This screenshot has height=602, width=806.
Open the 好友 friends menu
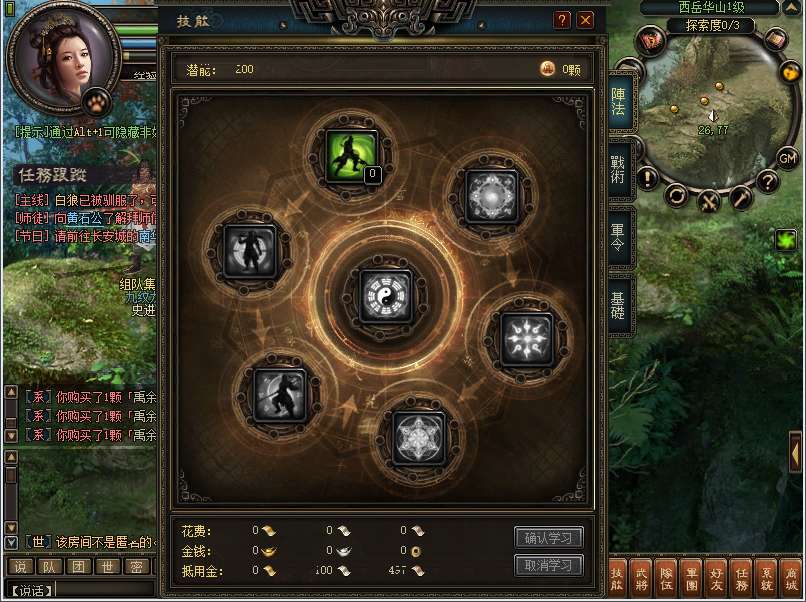[x=717, y=579]
